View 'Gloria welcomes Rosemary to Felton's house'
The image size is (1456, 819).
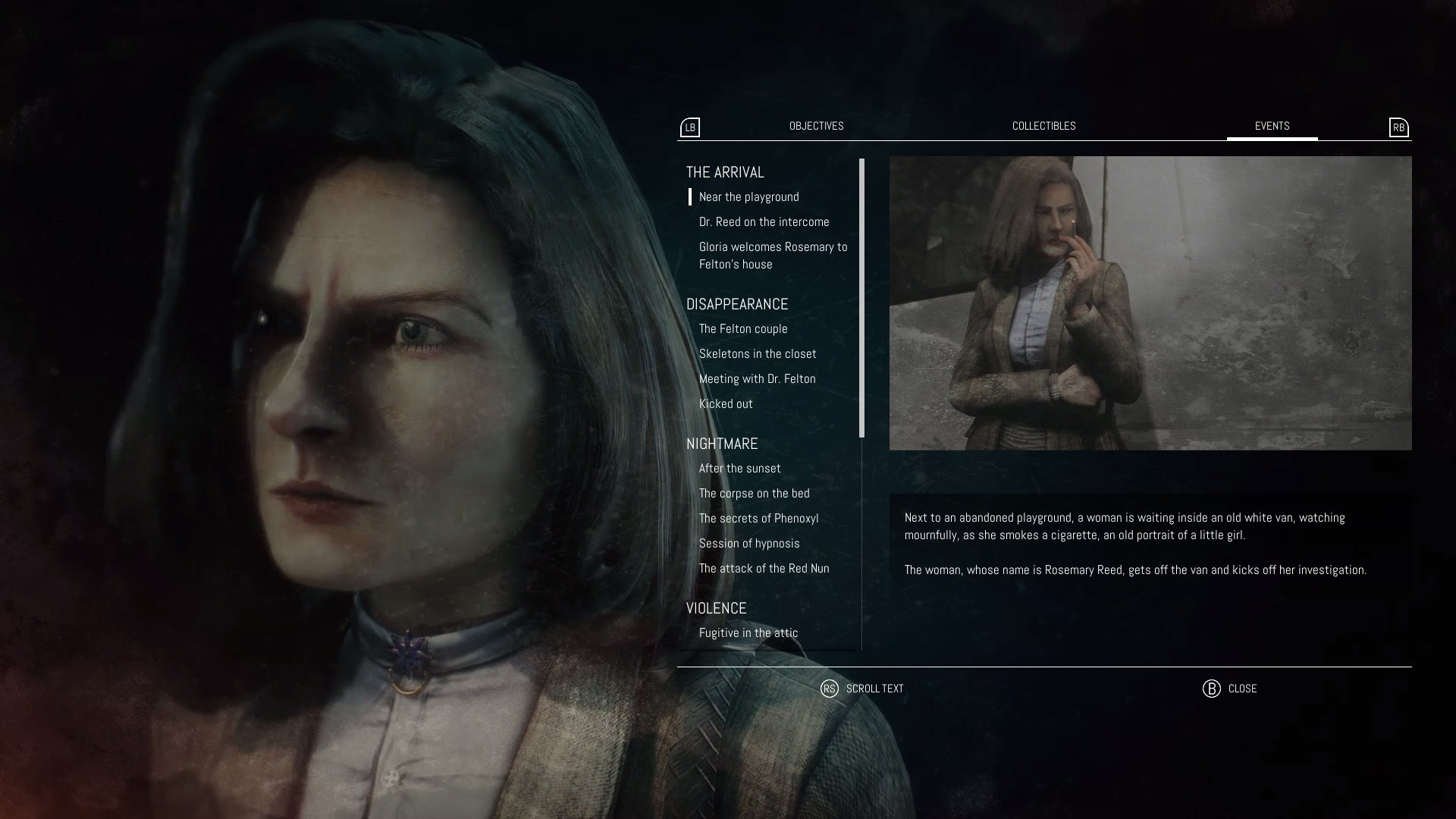[773, 255]
